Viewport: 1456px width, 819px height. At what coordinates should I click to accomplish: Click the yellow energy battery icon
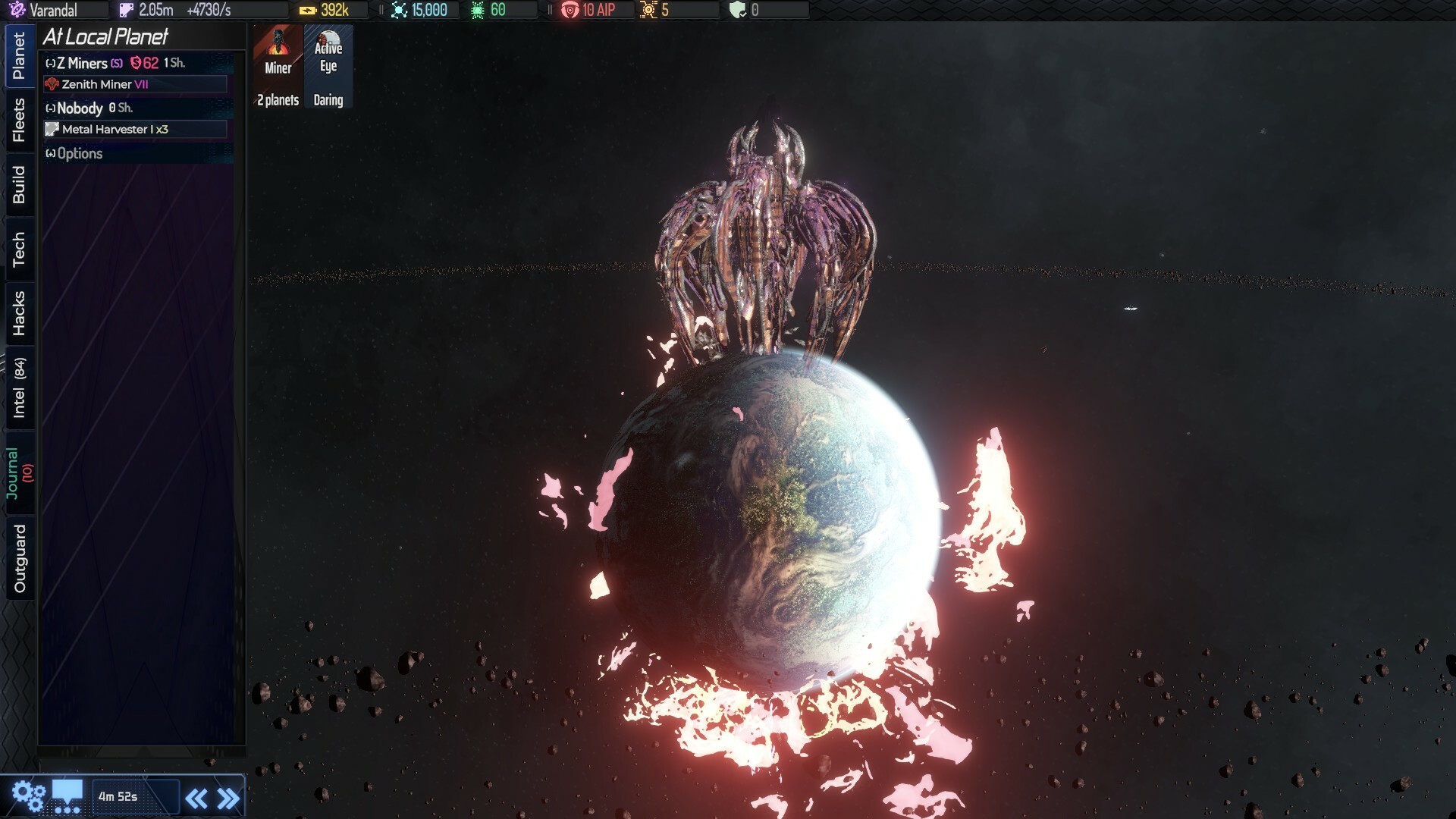point(308,10)
